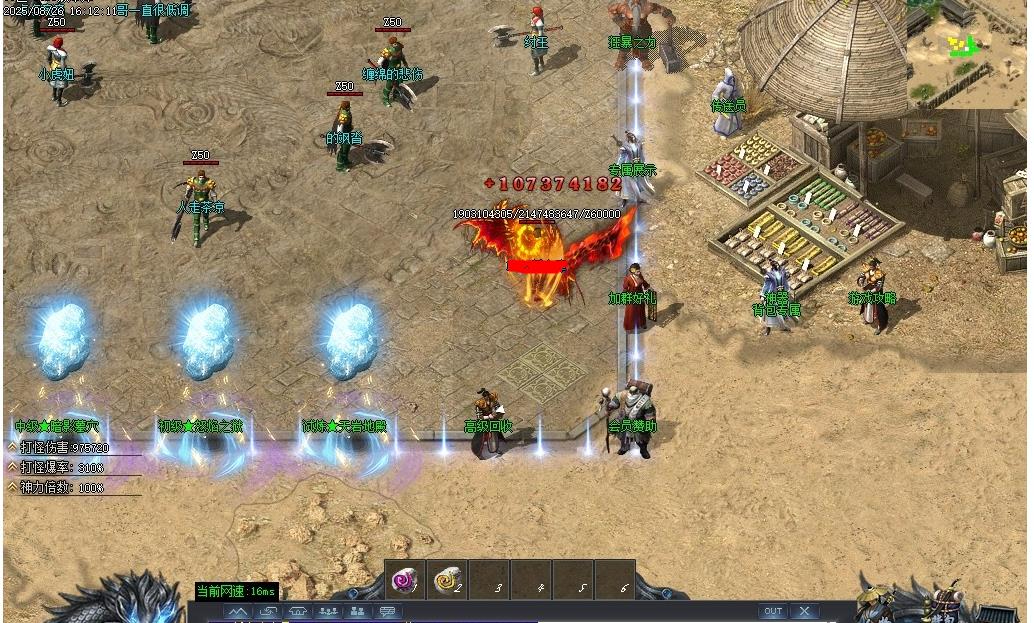This screenshot has width=1034, height=623.
Task: Use the yellow swirl scroll in hotbar slot 2
Action: [x=447, y=579]
